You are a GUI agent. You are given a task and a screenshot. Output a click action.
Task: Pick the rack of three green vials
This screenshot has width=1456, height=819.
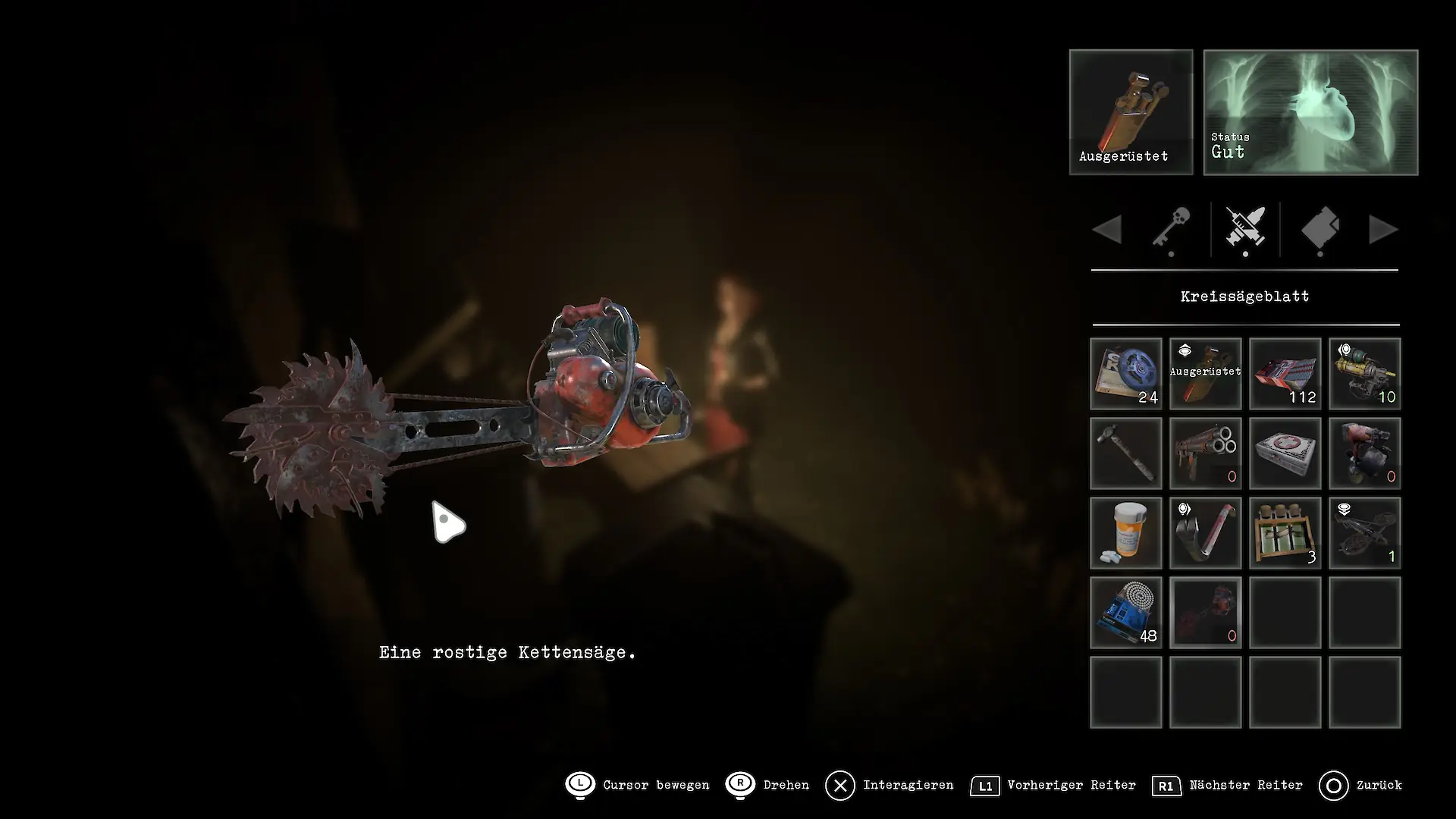pyautogui.click(x=1285, y=533)
